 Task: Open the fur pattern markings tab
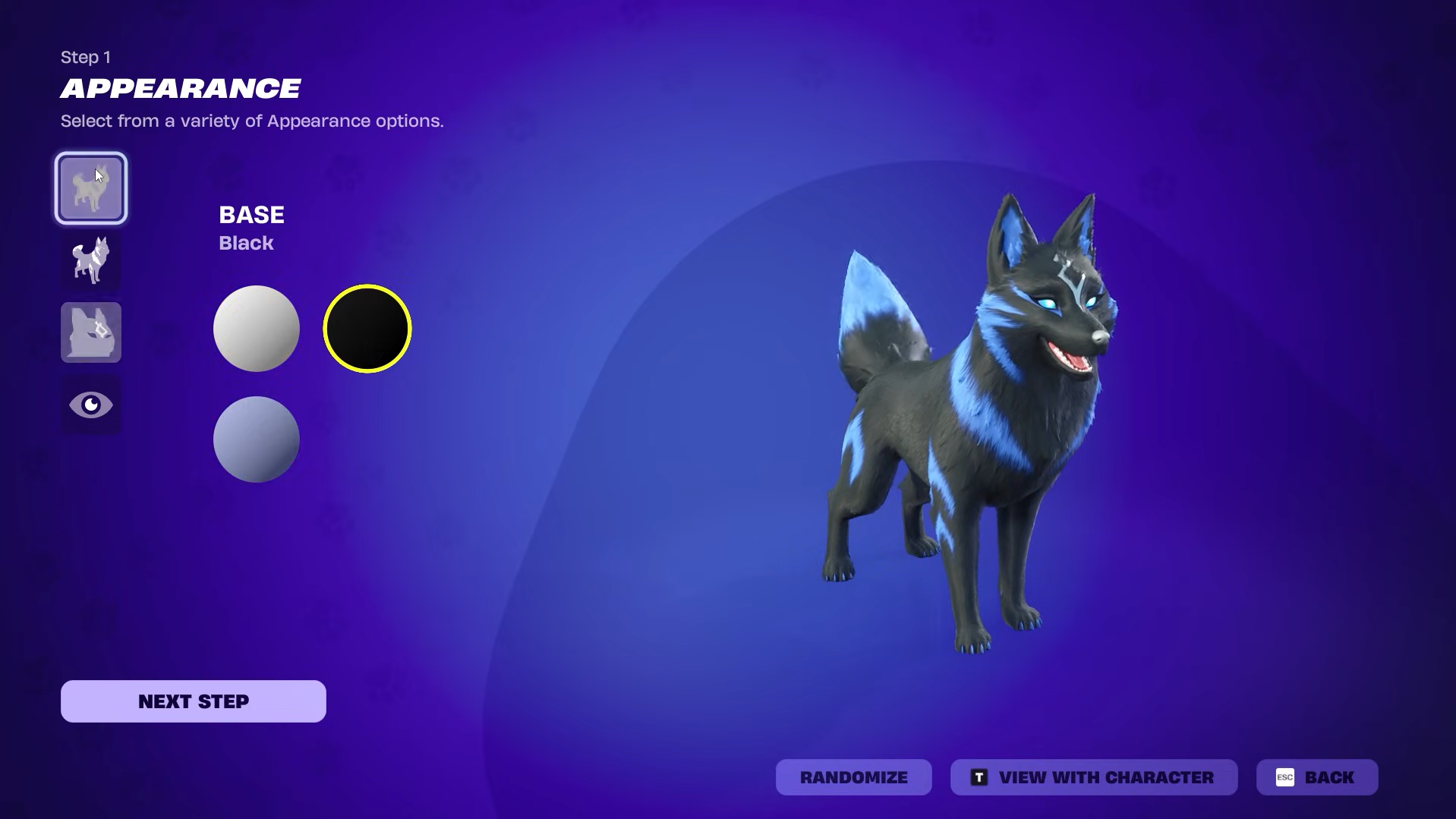[x=91, y=260]
